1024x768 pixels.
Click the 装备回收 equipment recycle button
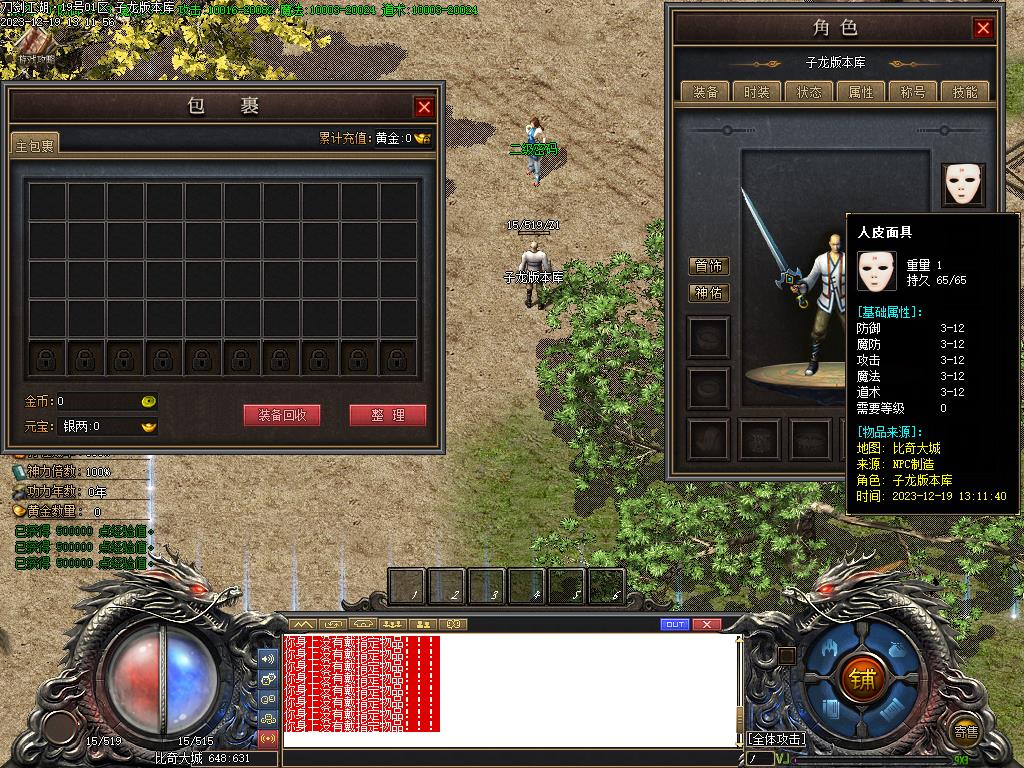tap(282, 415)
